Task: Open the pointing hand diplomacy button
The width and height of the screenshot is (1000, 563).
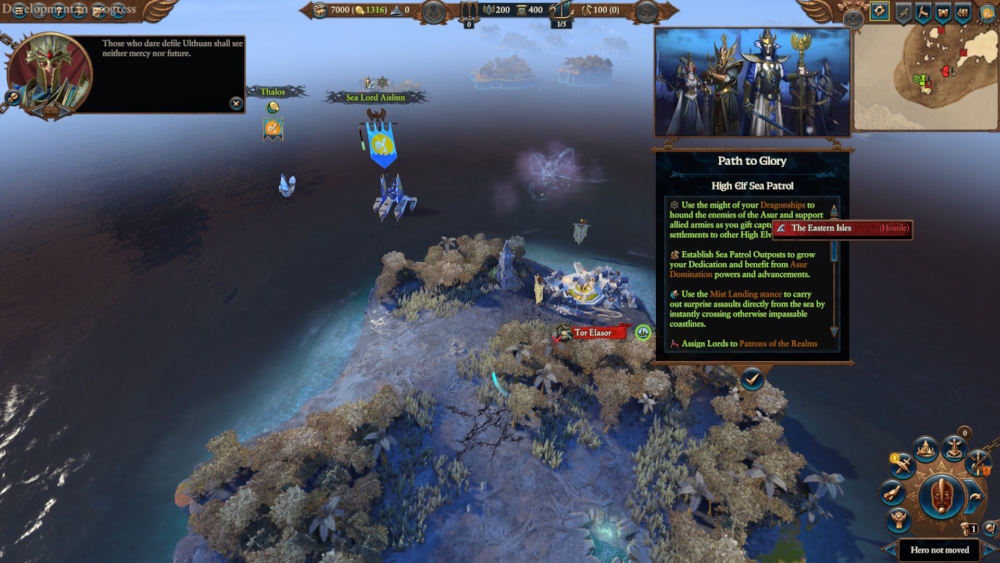Action: tap(892, 493)
